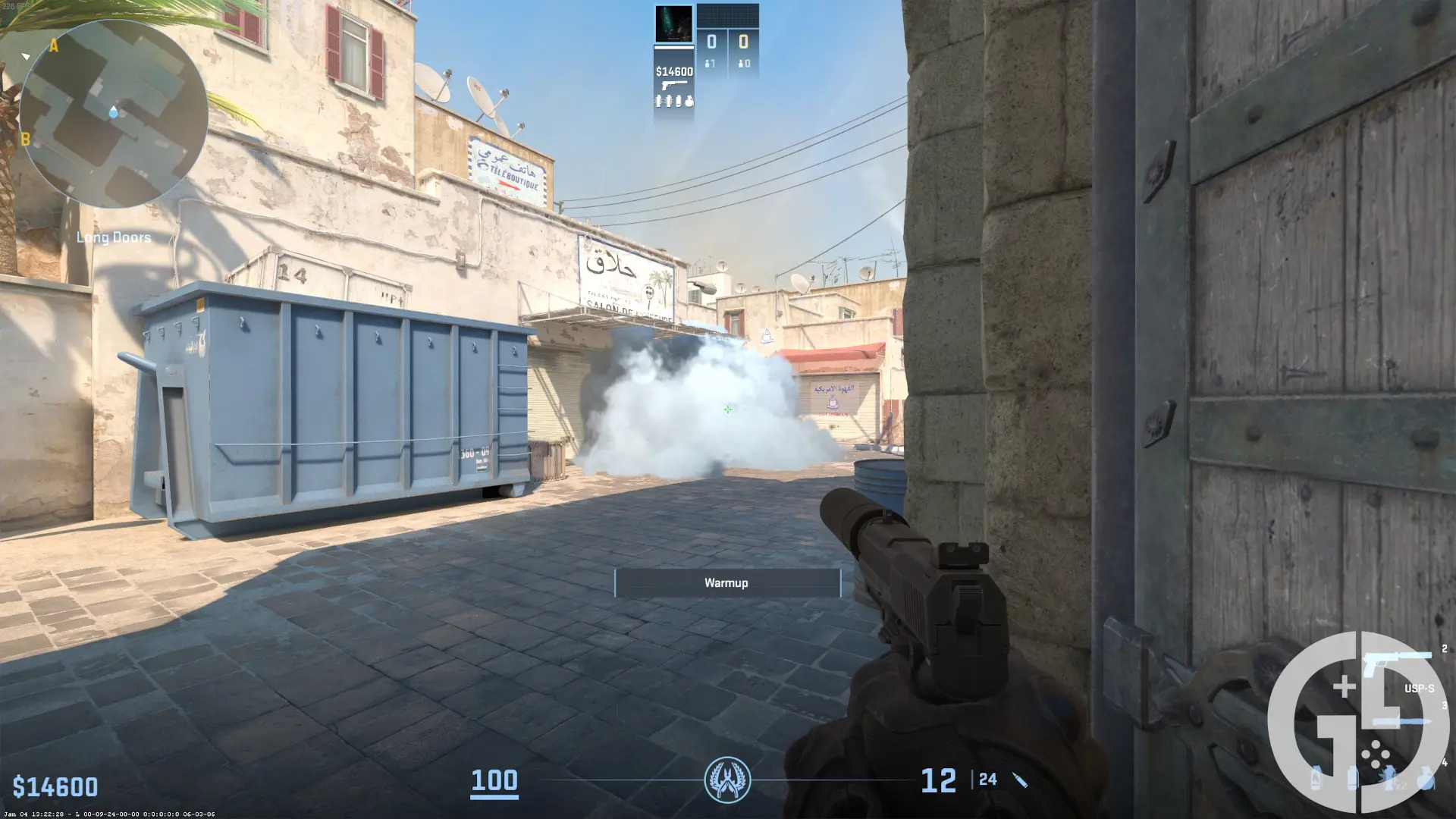Screen dimensions: 1456x819
Task: Click the Long Doors location label
Action: [114, 237]
